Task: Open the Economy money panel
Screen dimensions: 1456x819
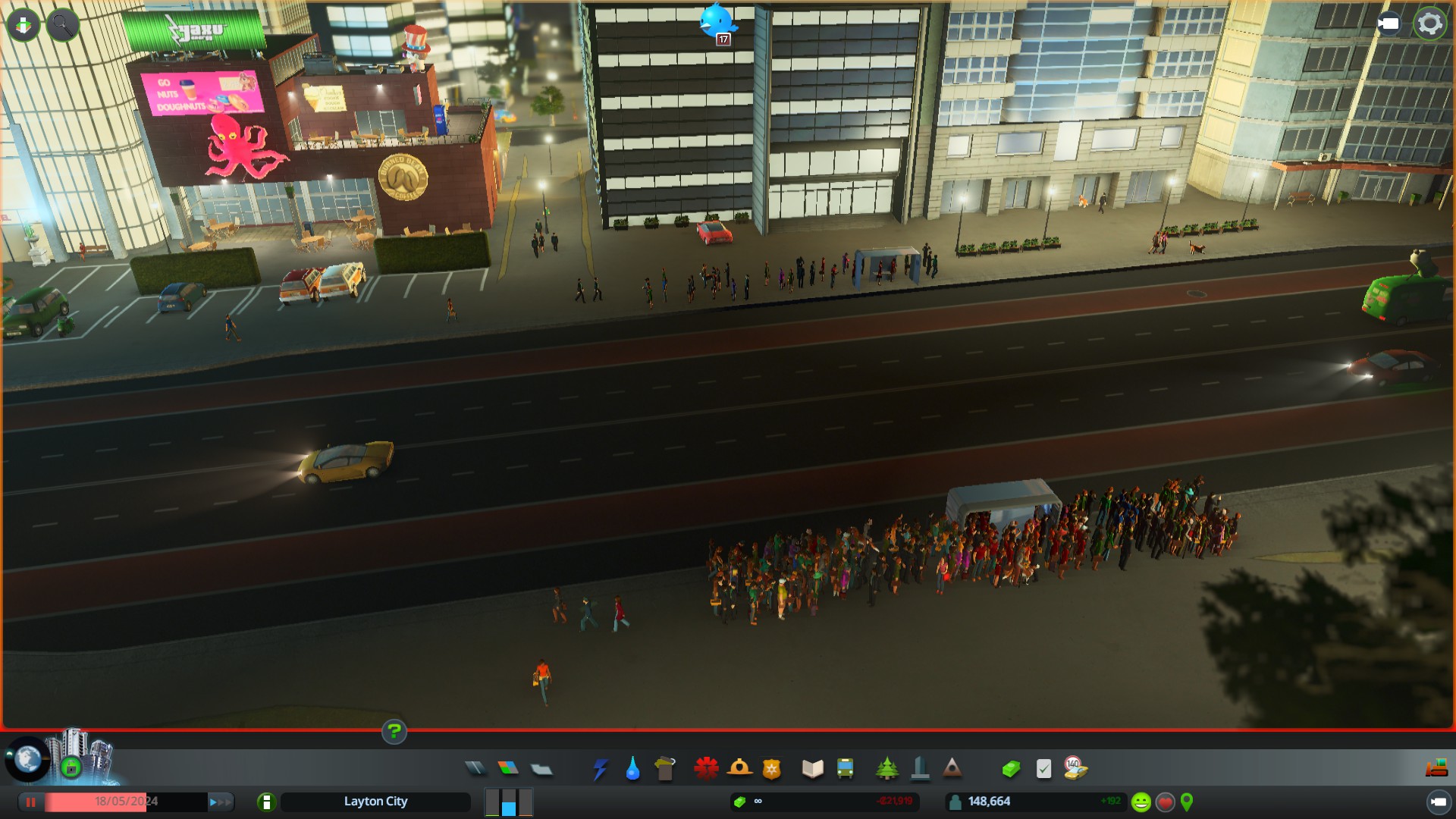Action: pos(1011,769)
